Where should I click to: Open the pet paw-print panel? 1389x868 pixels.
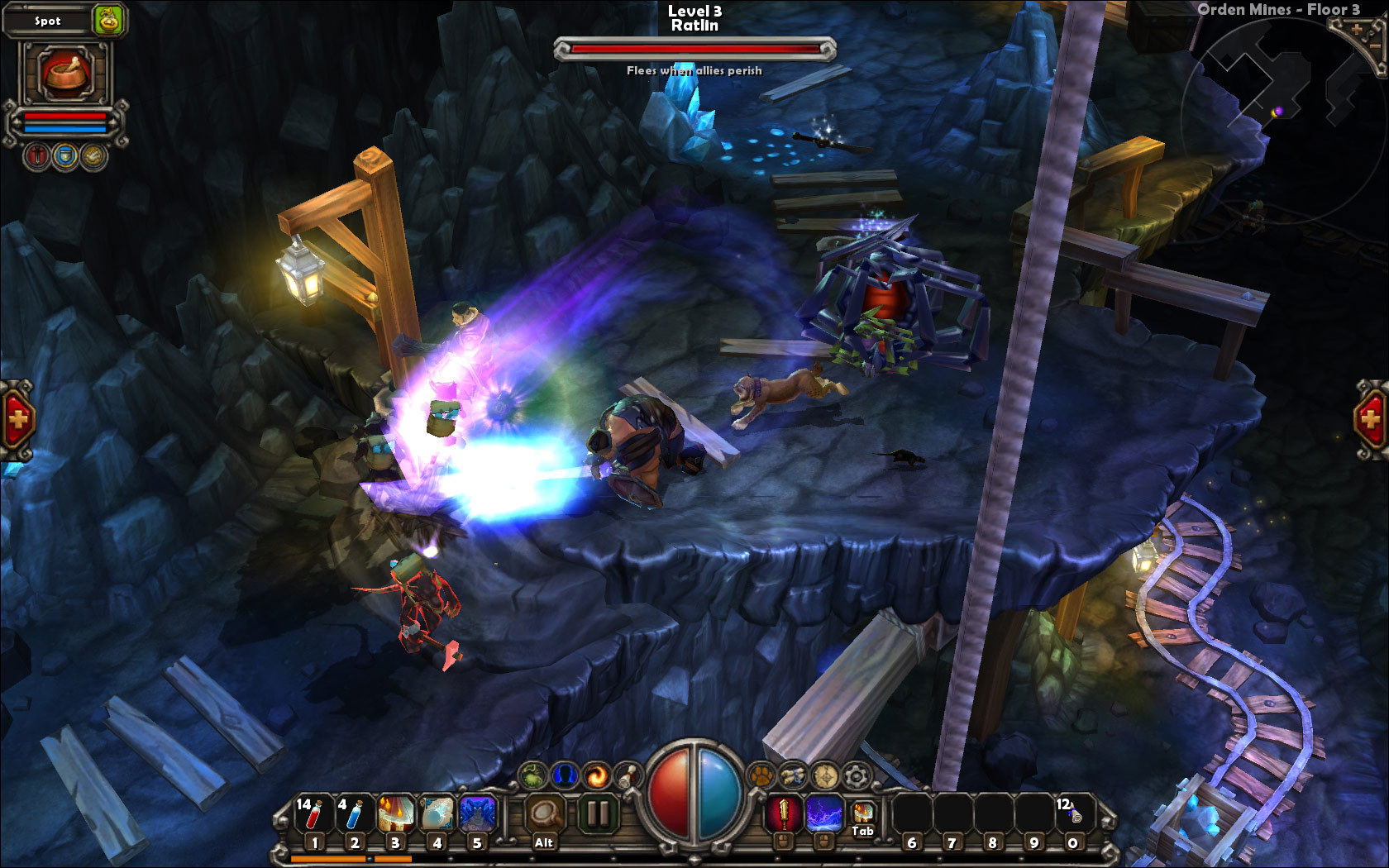pyautogui.click(x=761, y=775)
